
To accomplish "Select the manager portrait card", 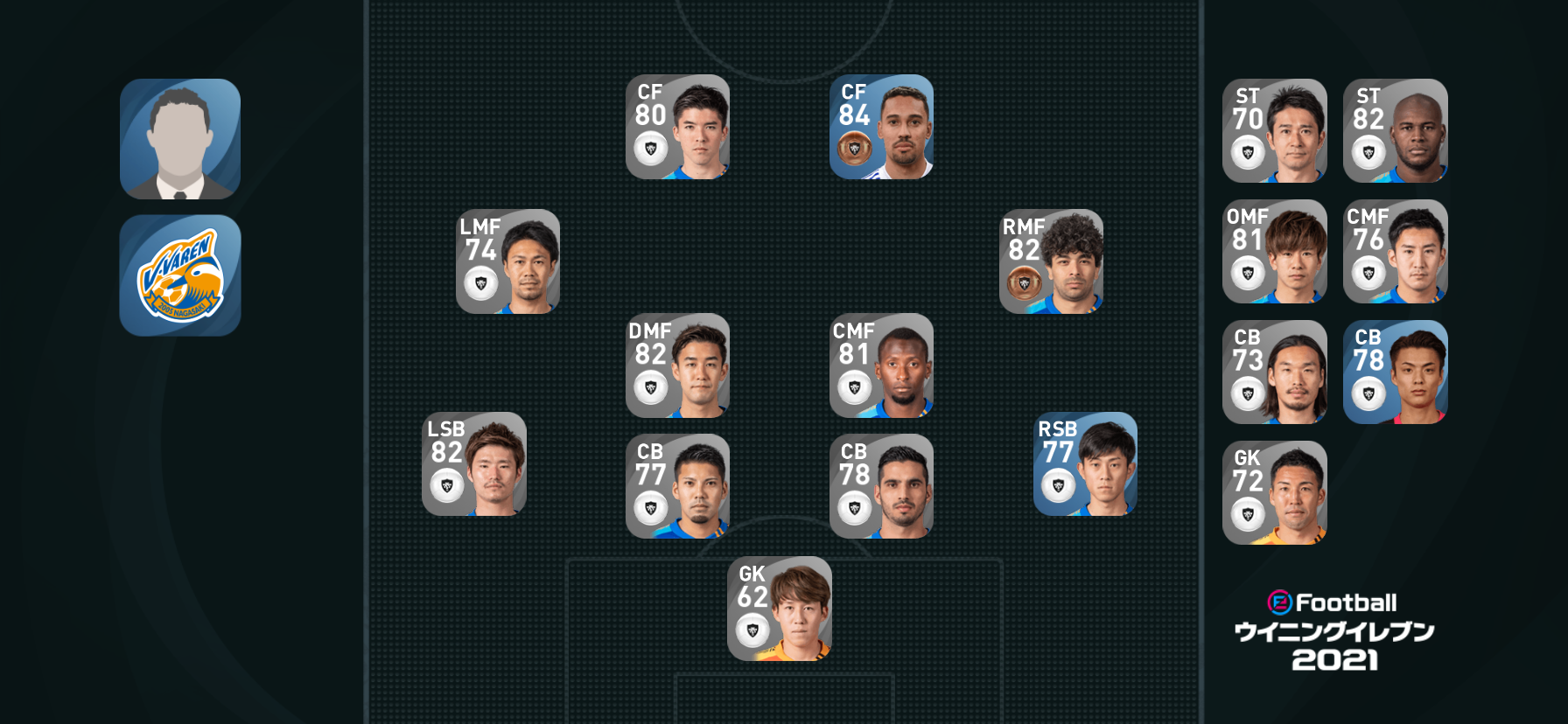I will 180,139.
